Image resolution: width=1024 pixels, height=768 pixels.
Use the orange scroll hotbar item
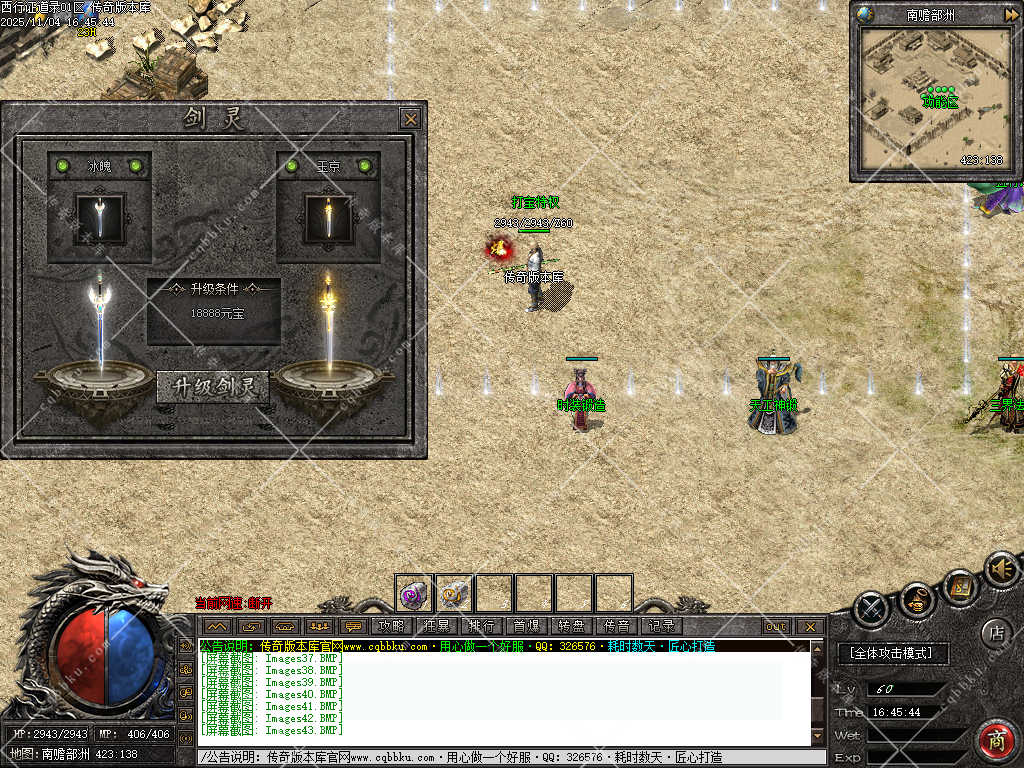[454, 594]
